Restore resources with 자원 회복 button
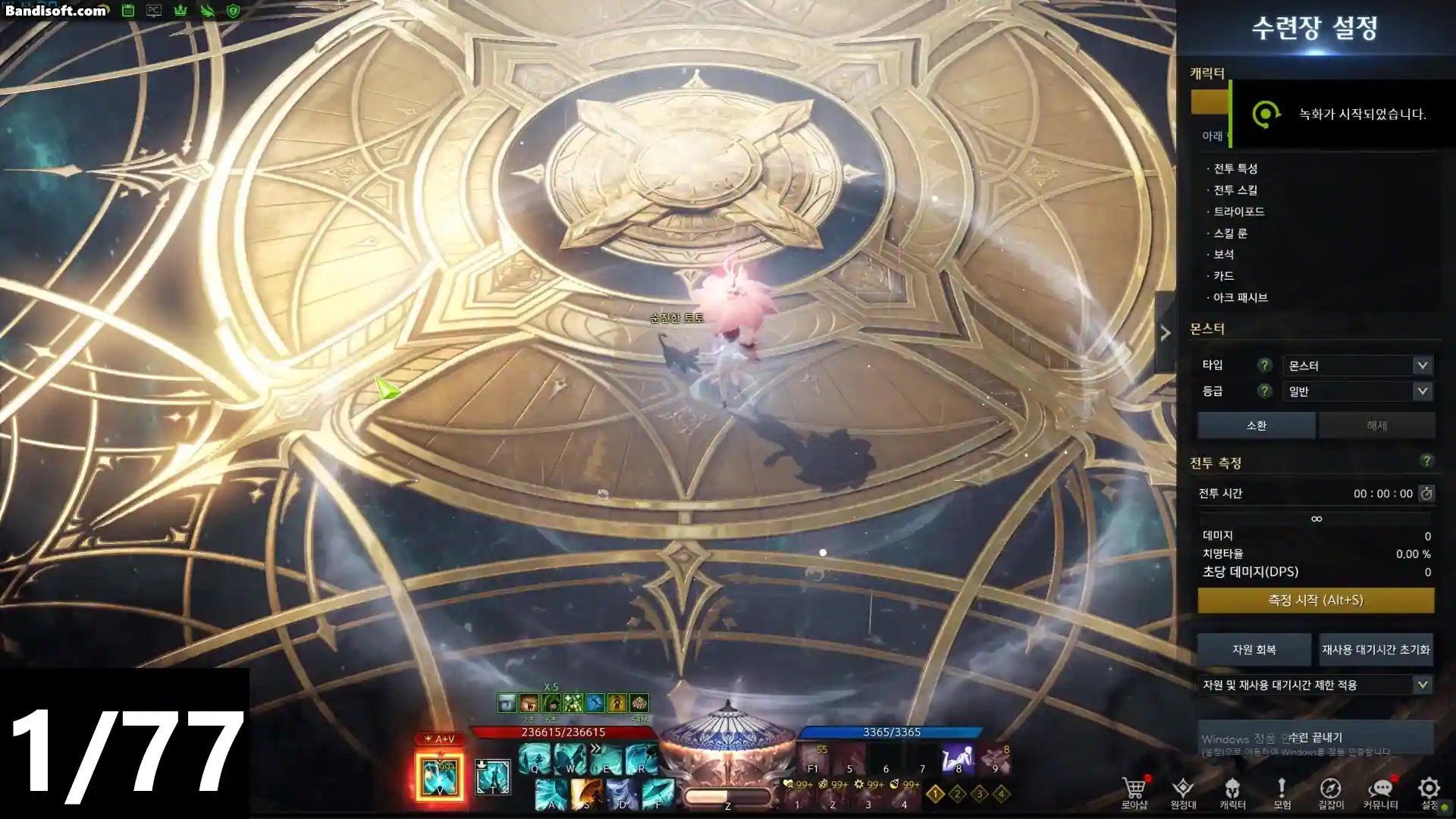This screenshot has height=819, width=1456. click(x=1254, y=649)
